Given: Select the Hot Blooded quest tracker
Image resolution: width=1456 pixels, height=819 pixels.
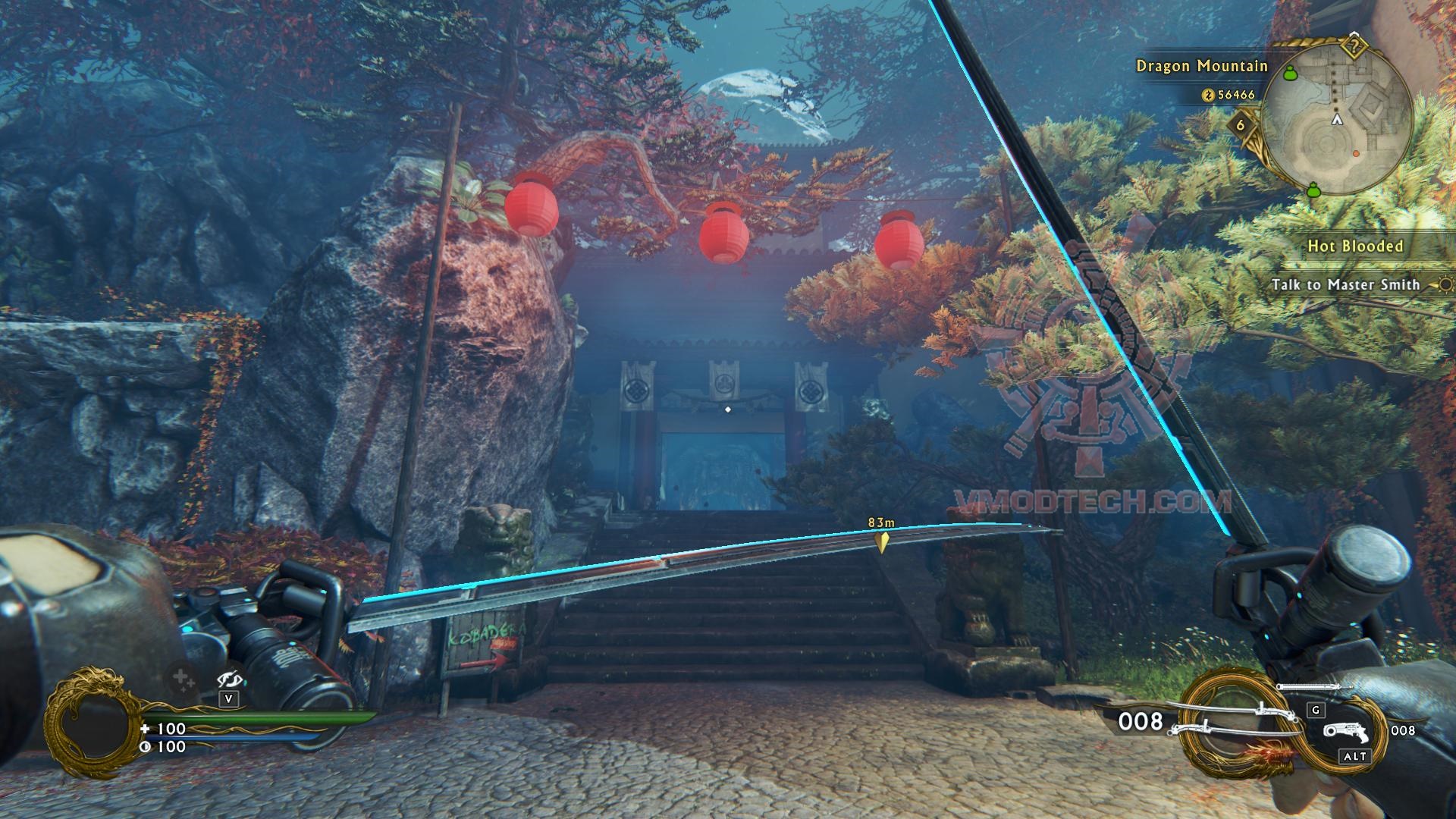Looking at the screenshot, I should click(1355, 246).
